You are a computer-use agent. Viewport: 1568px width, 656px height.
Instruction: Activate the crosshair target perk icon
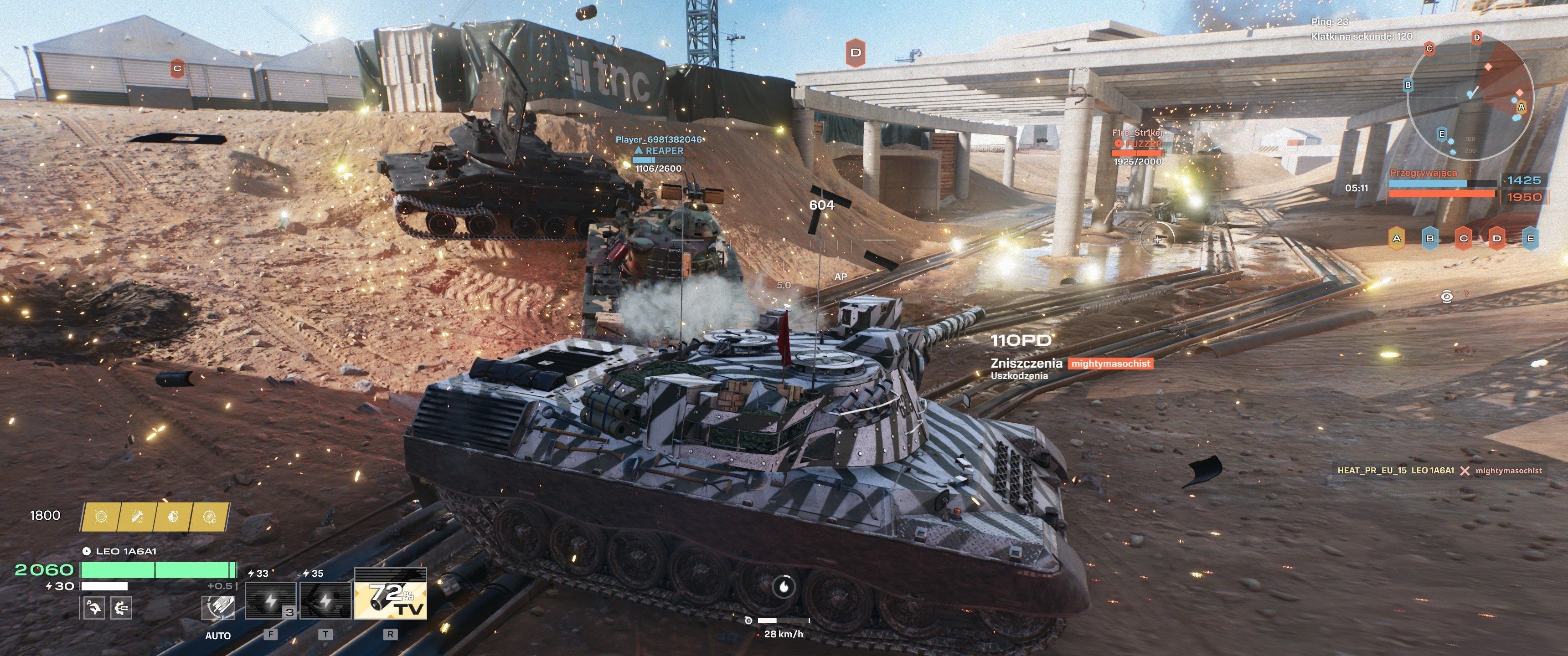coord(101,517)
